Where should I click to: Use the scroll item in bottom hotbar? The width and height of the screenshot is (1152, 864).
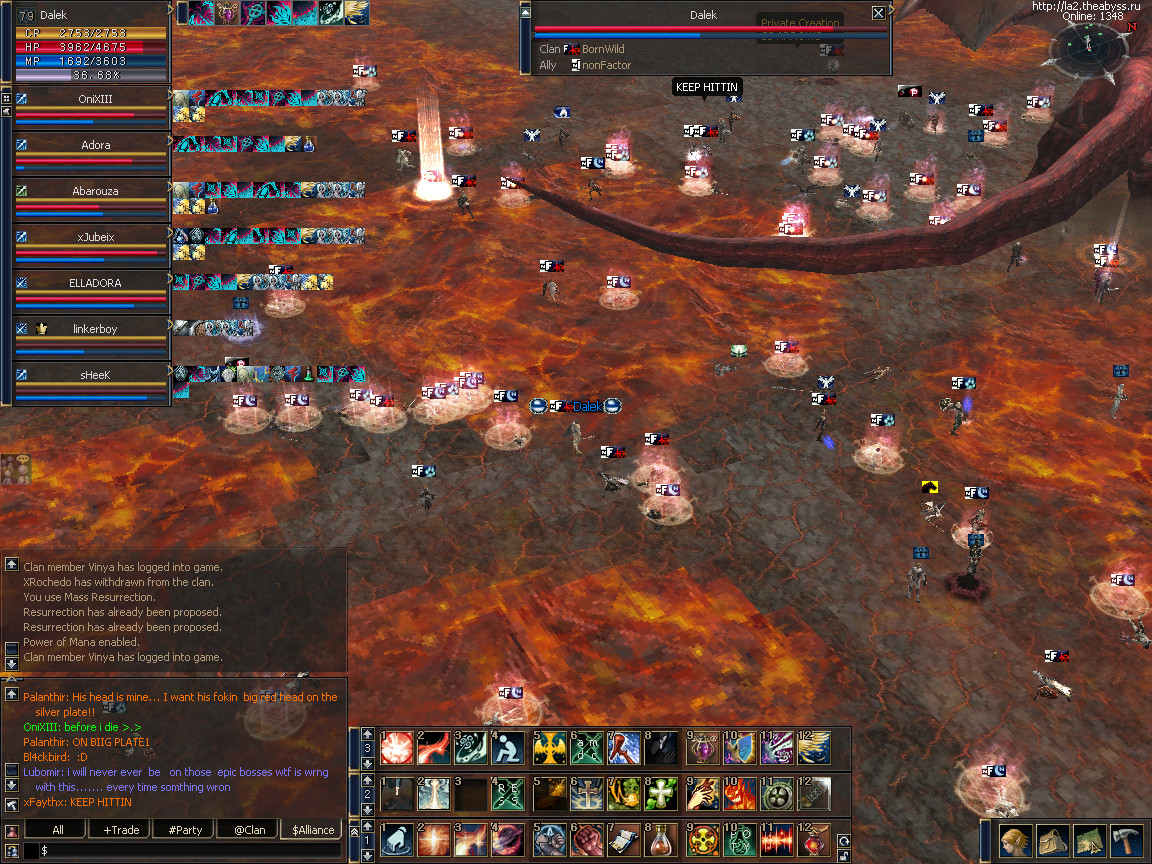coord(624,839)
